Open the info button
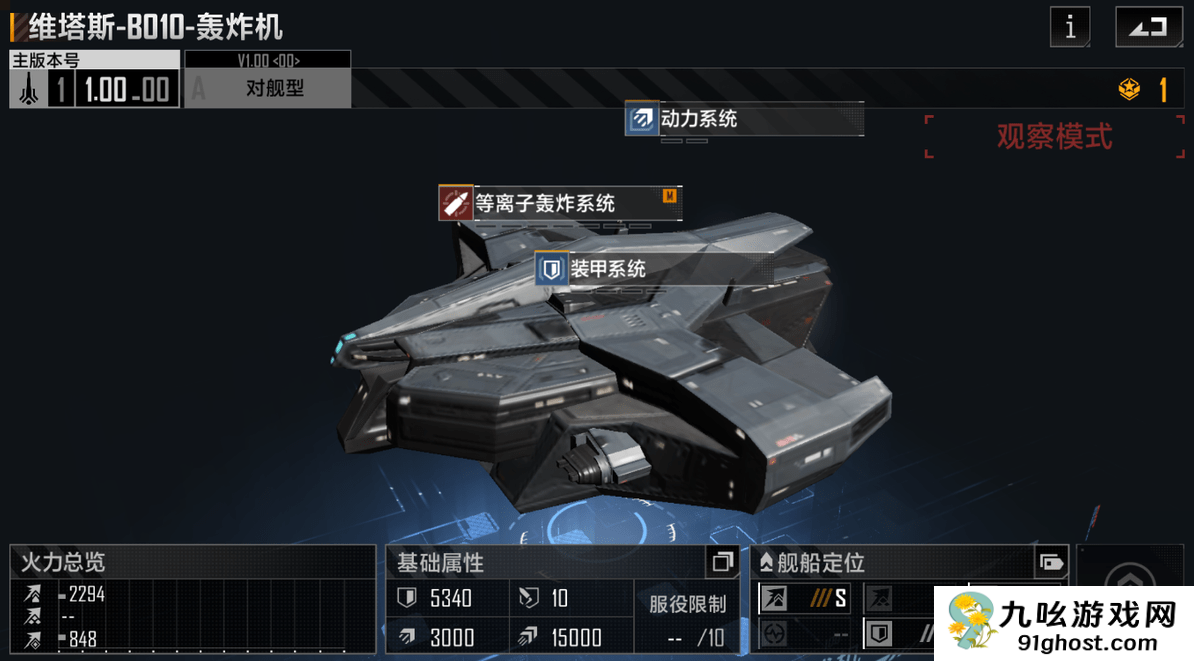The image size is (1194, 661). coord(1070,27)
